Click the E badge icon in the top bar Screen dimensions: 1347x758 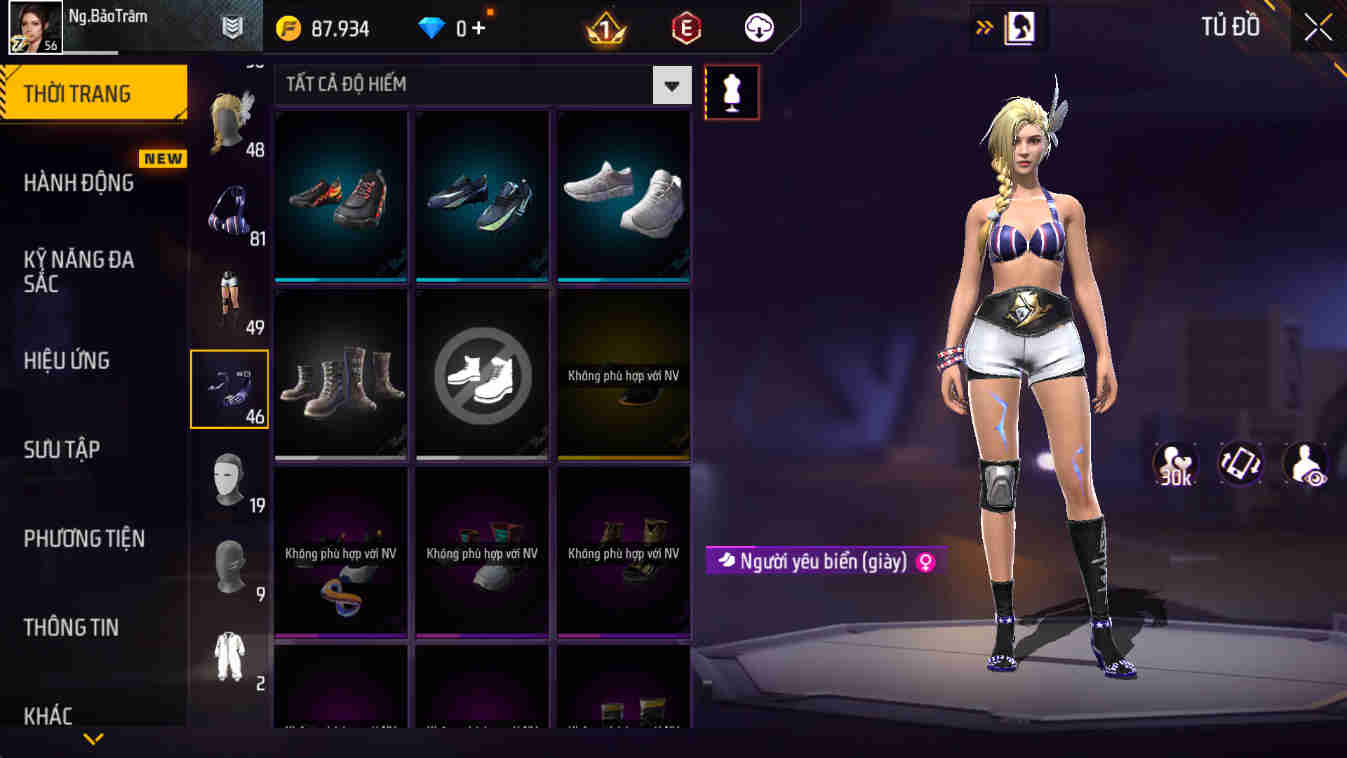tap(689, 27)
